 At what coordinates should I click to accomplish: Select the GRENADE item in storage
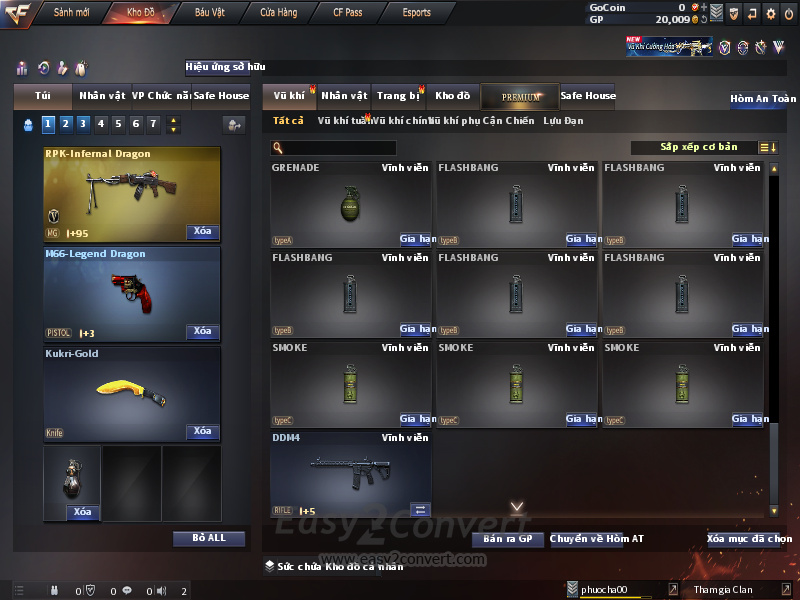tap(350, 204)
